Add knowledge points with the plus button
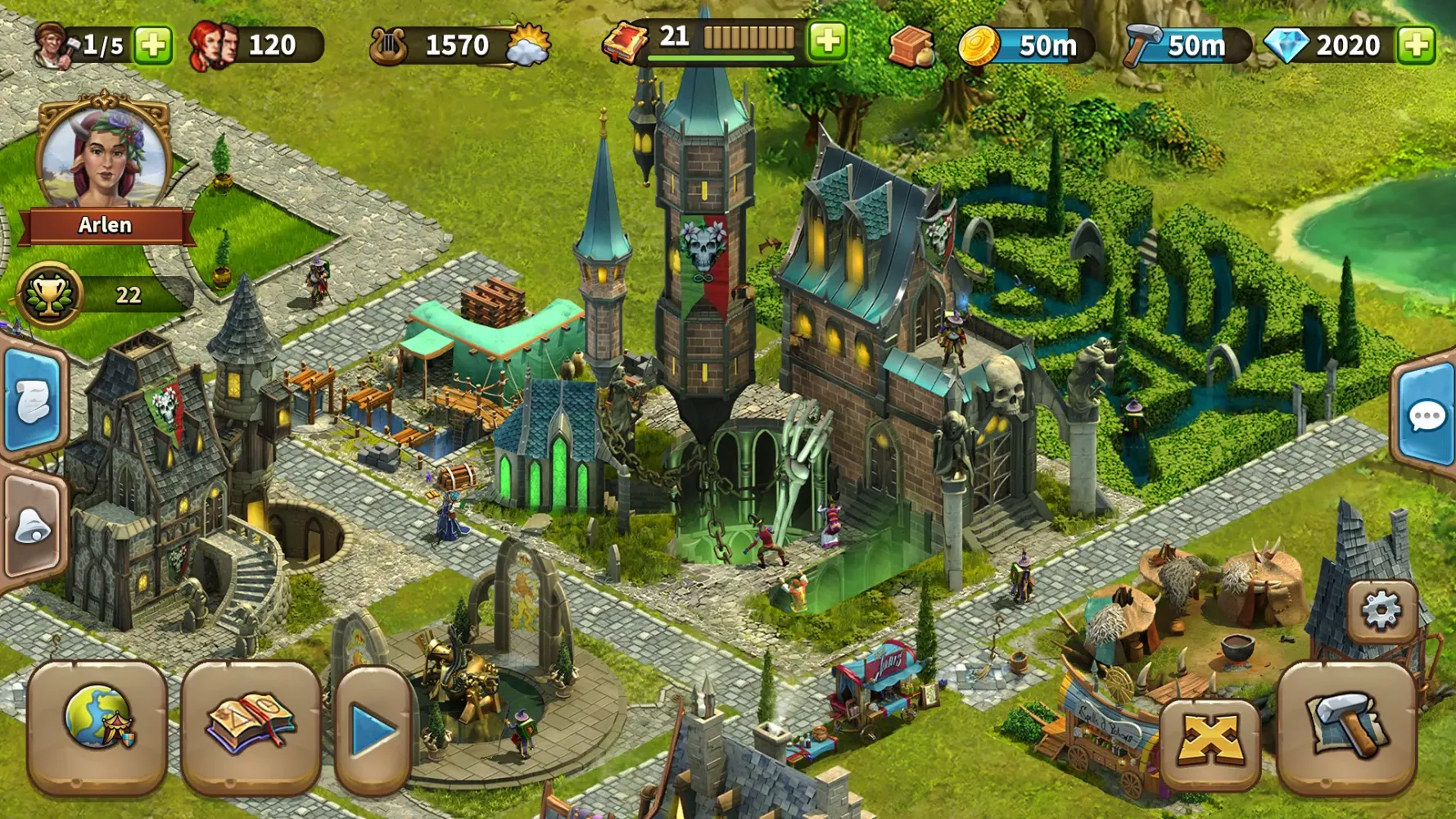Image resolution: width=1456 pixels, height=819 pixels. tap(827, 40)
